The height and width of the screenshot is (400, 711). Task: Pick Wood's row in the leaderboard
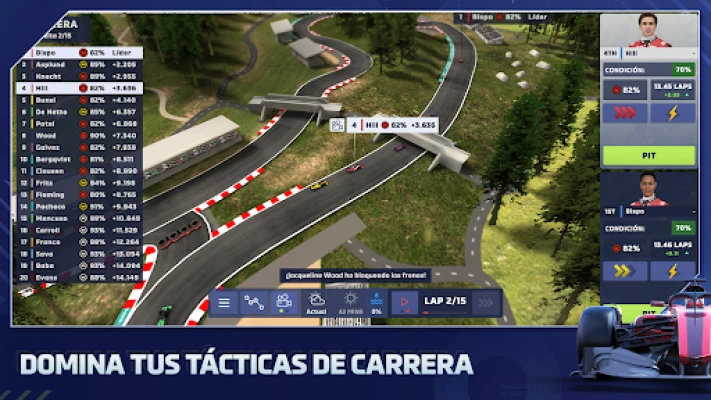(x=78, y=135)
